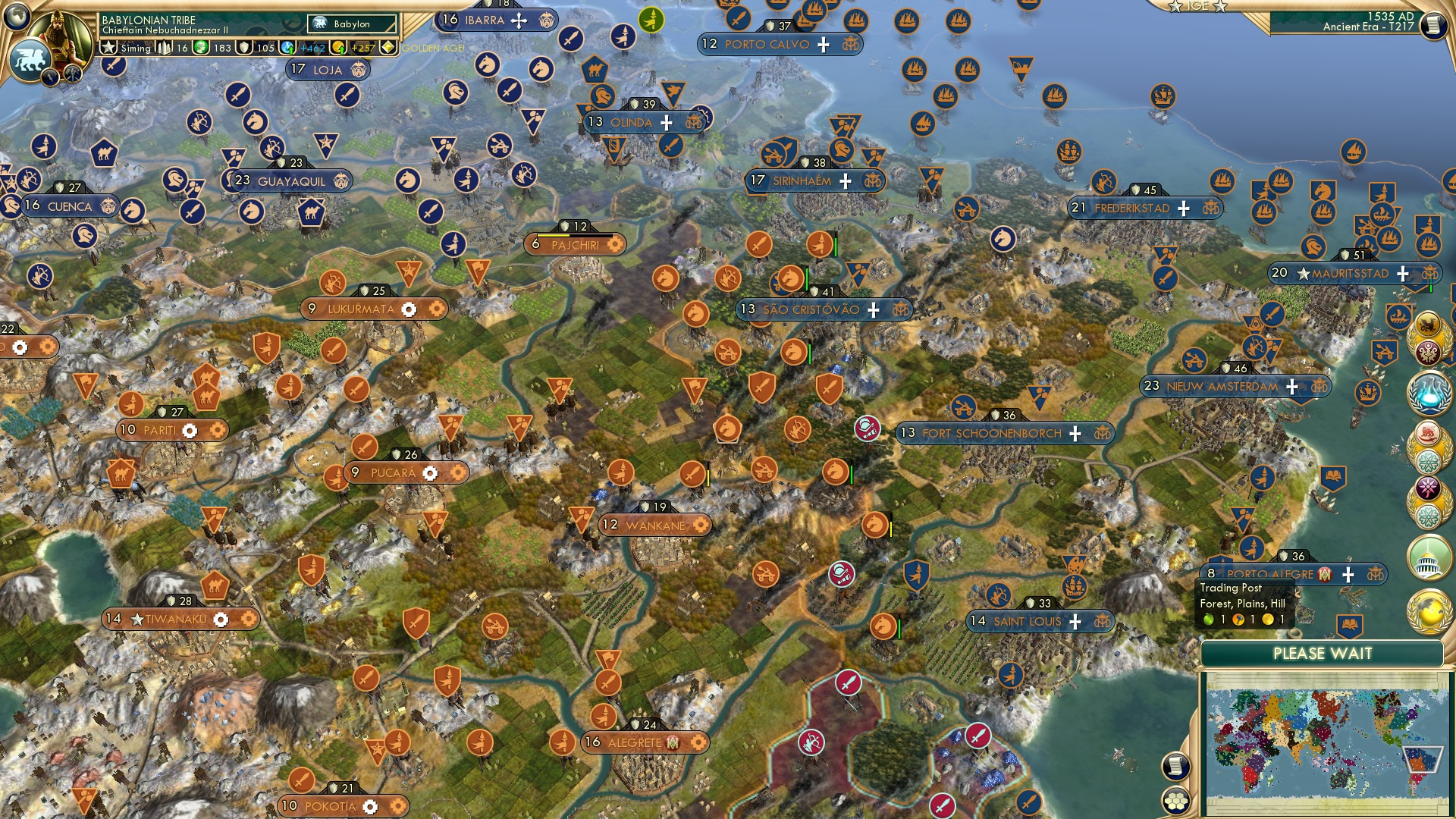
Task: Select the Wankane city banner
Action: coord(654,524)
